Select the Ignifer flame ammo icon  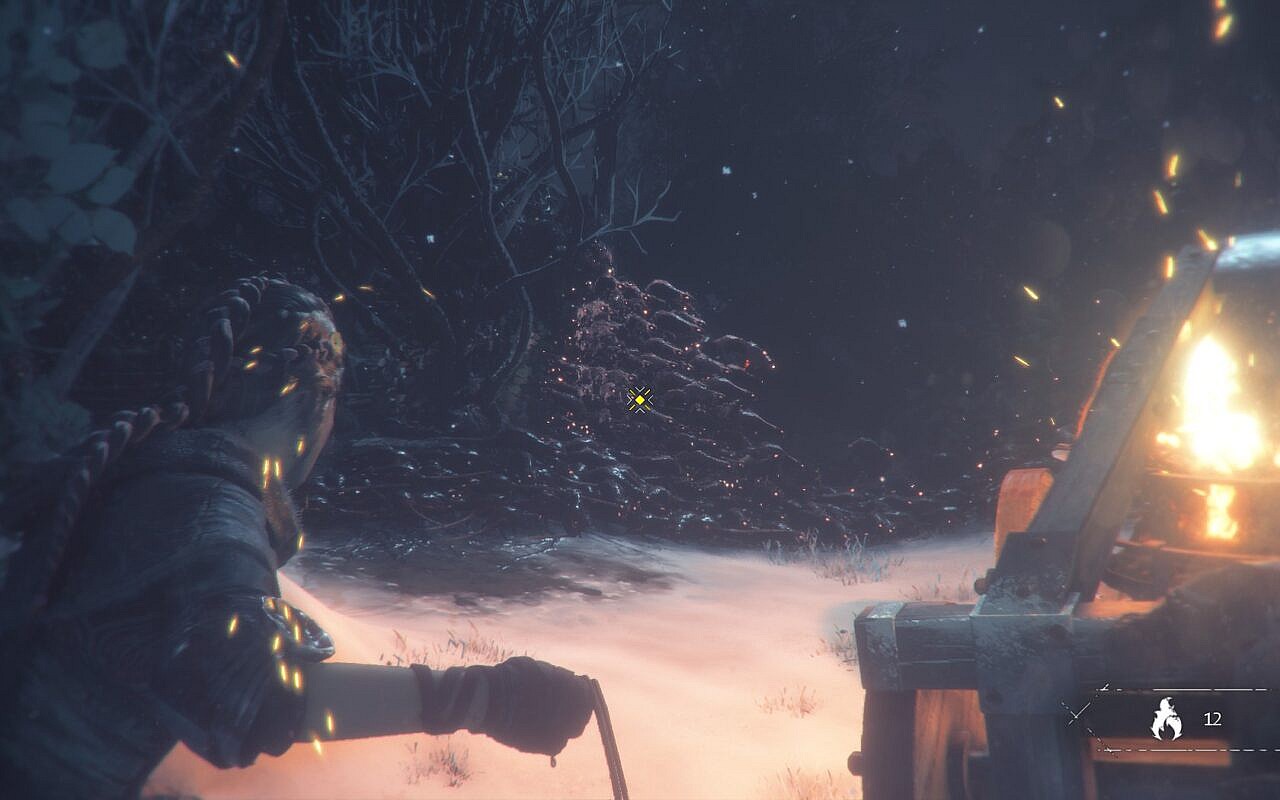pyautogui.click(x=1166, y=719)
